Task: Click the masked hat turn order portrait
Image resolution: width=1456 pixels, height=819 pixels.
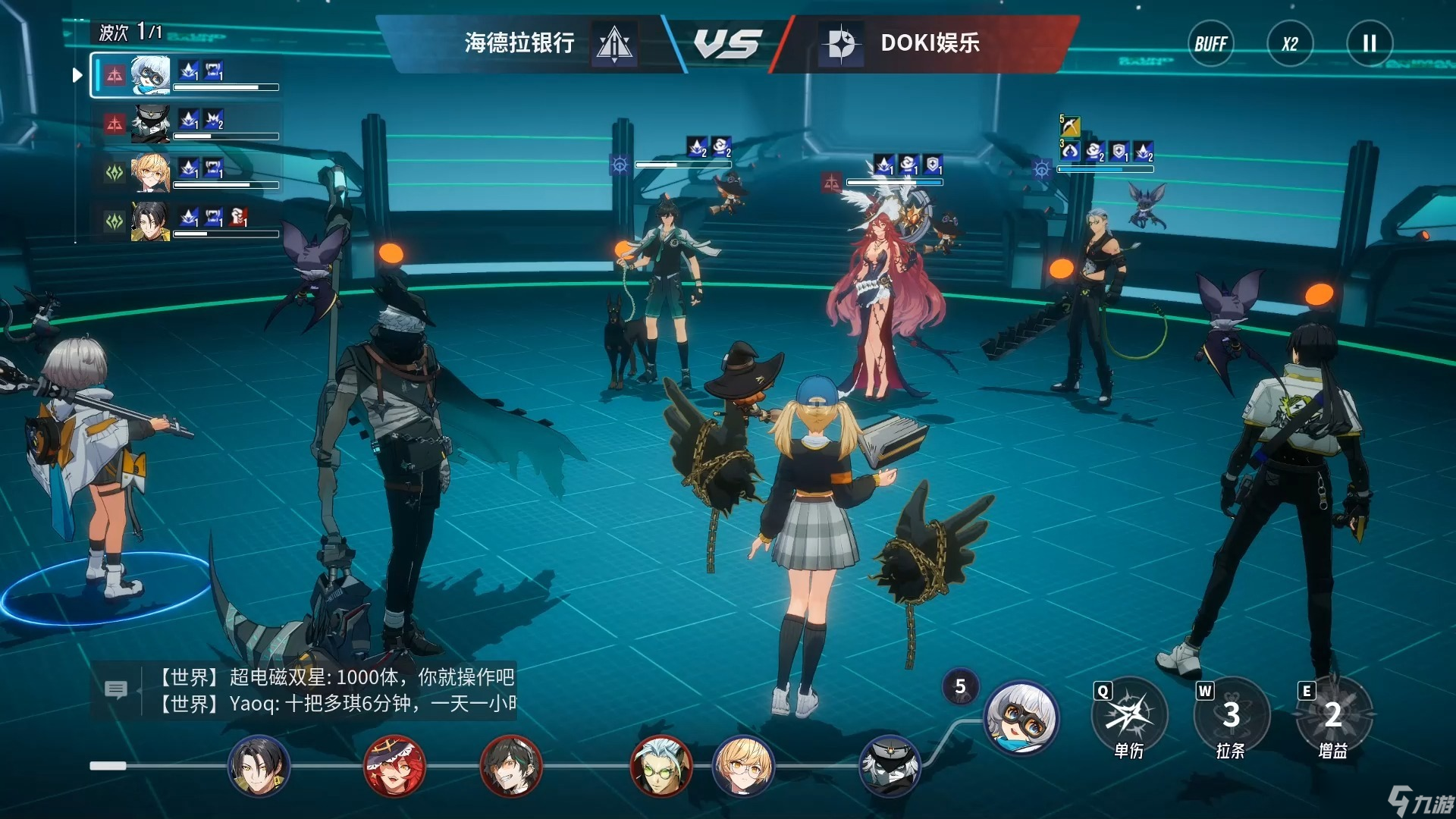Action: [x=890, y=766]
